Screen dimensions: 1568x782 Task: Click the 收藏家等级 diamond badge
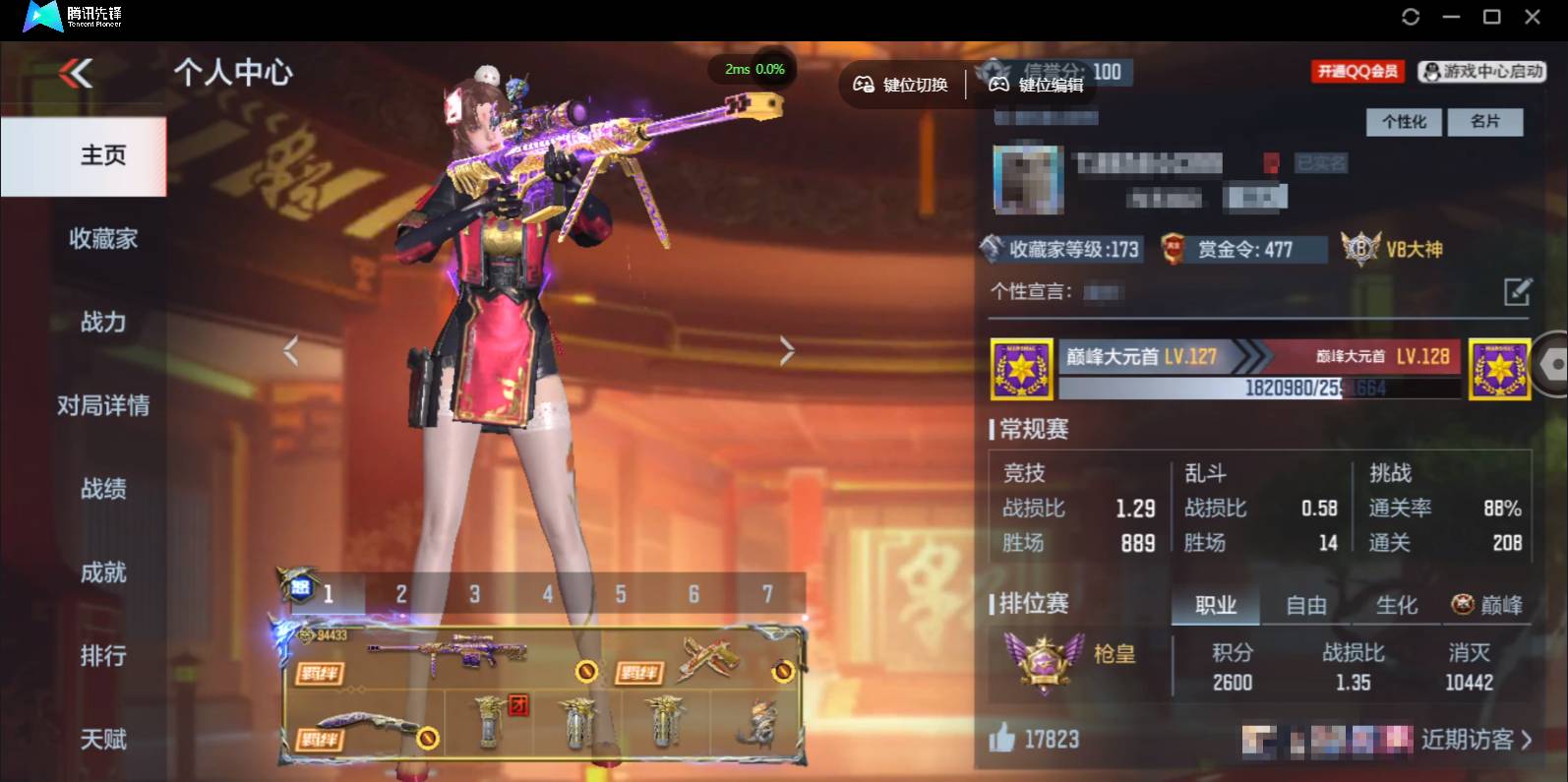[x=994, y=250]
